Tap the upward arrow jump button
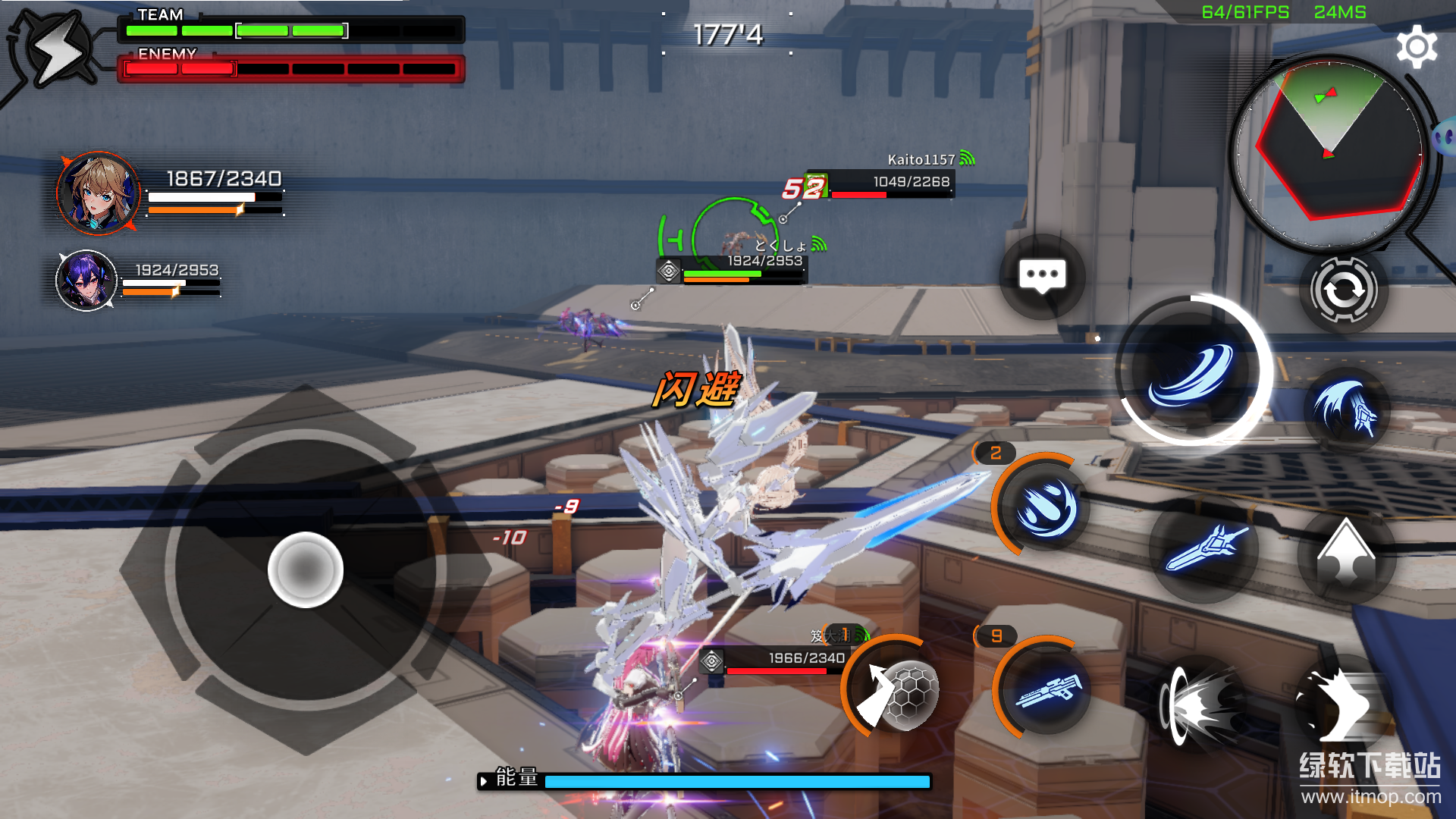This screenshot has width=1456, height=819. point(1345,553)
